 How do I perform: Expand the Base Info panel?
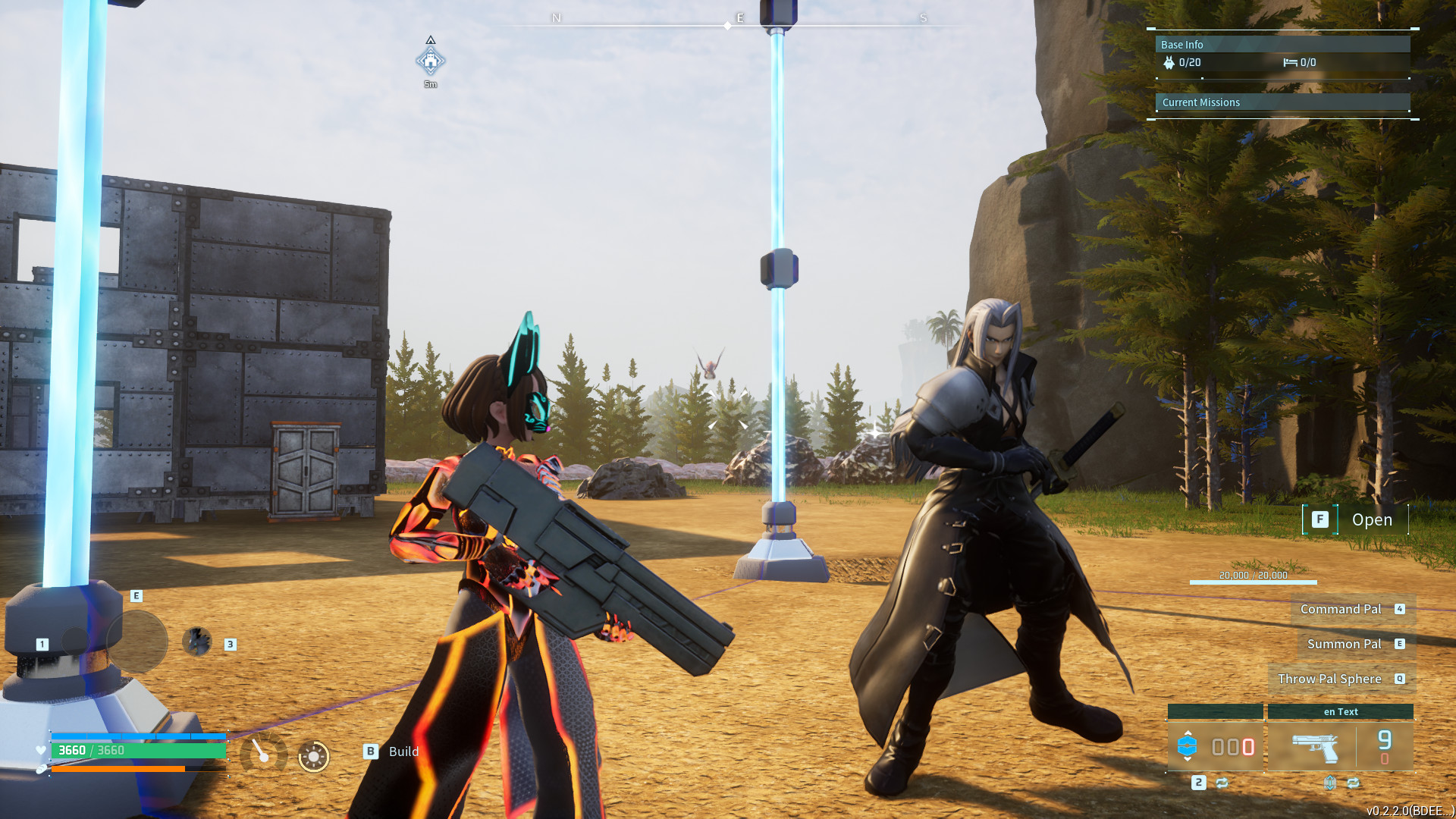click(x=1181, y=45)
